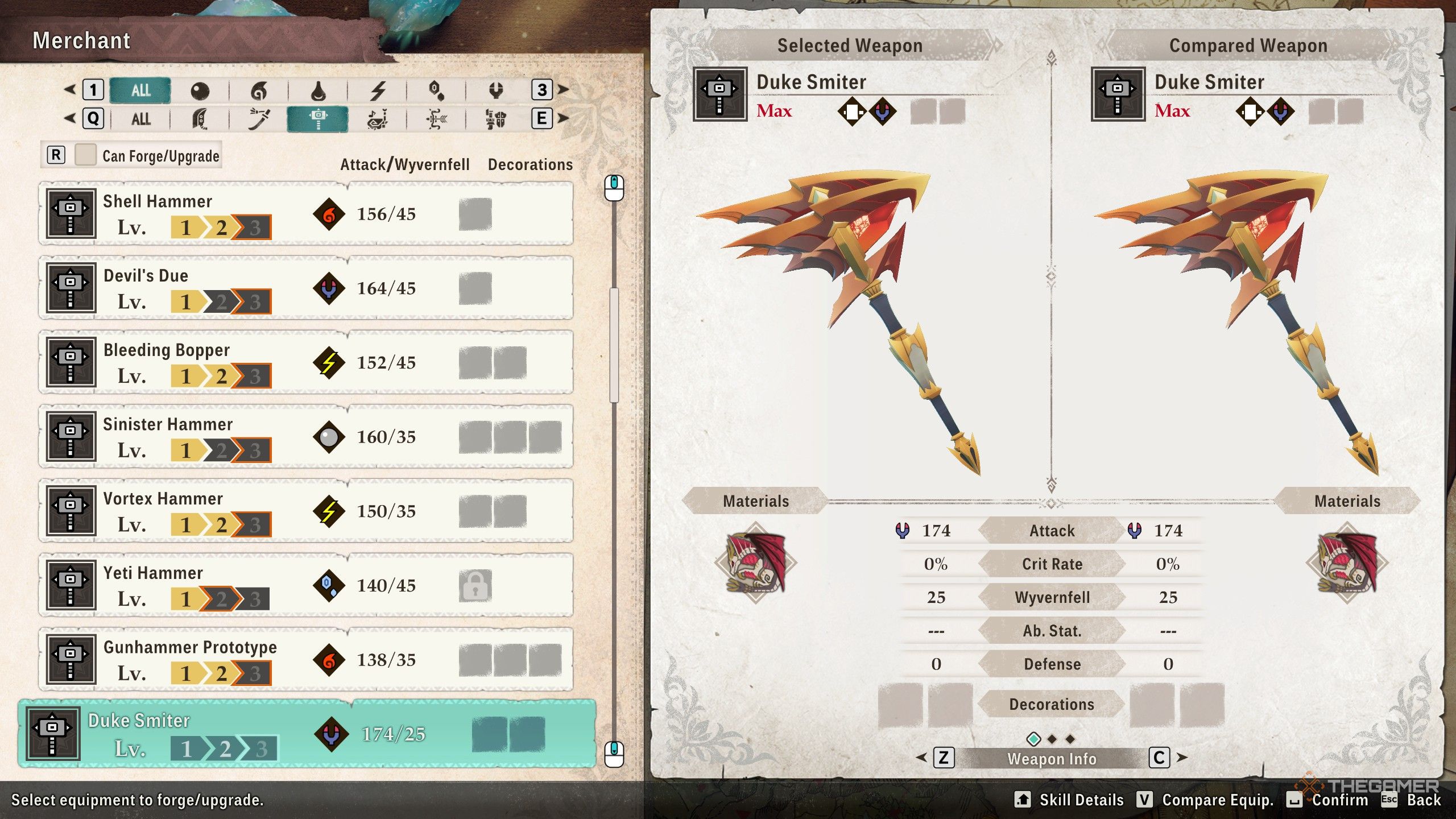Click the highlighted Duke Smiter row
This screenshot has width=1456, height=819.
[x=307, y=734]
